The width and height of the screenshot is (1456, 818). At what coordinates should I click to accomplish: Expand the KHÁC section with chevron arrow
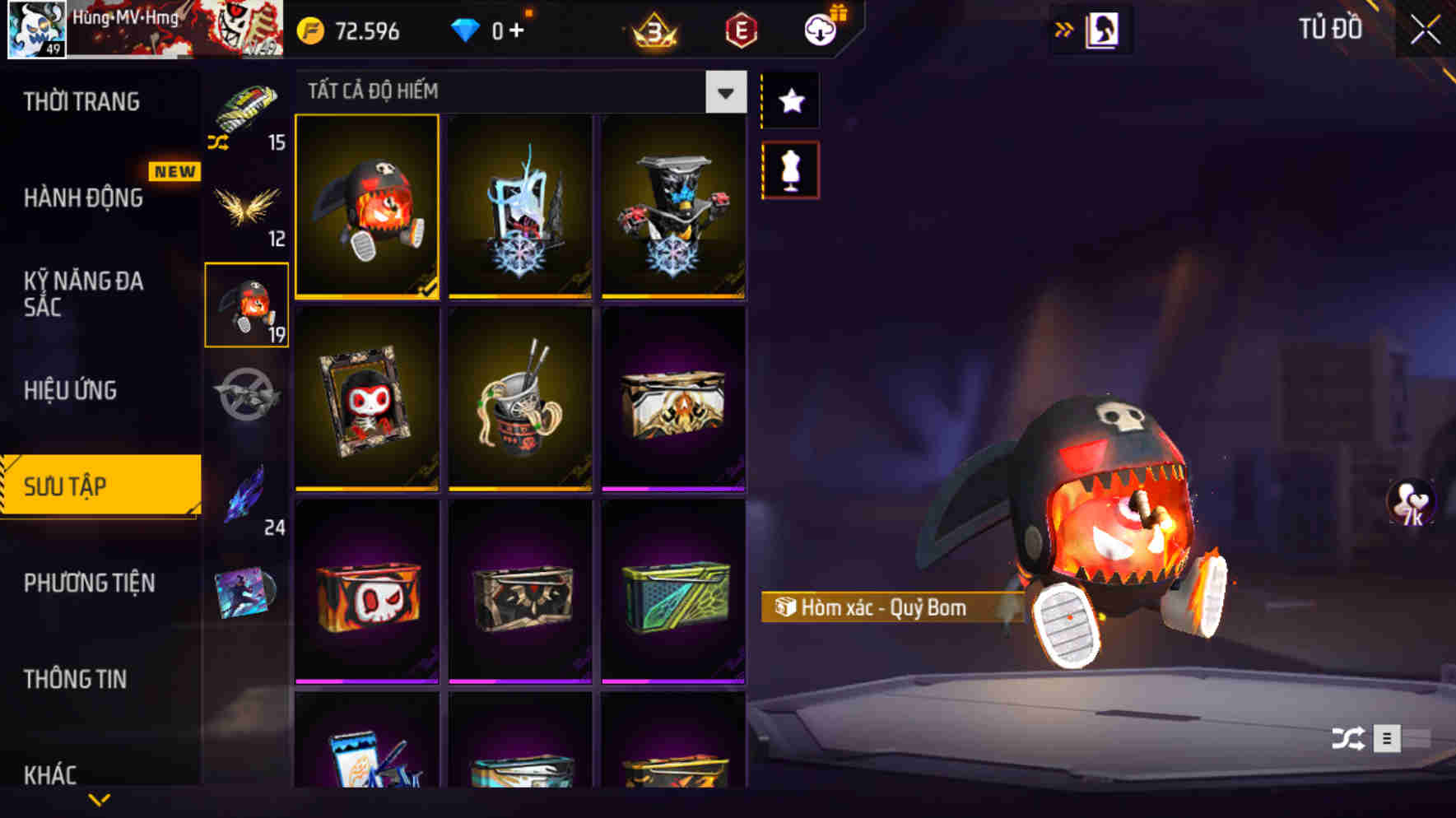(99, 798)
